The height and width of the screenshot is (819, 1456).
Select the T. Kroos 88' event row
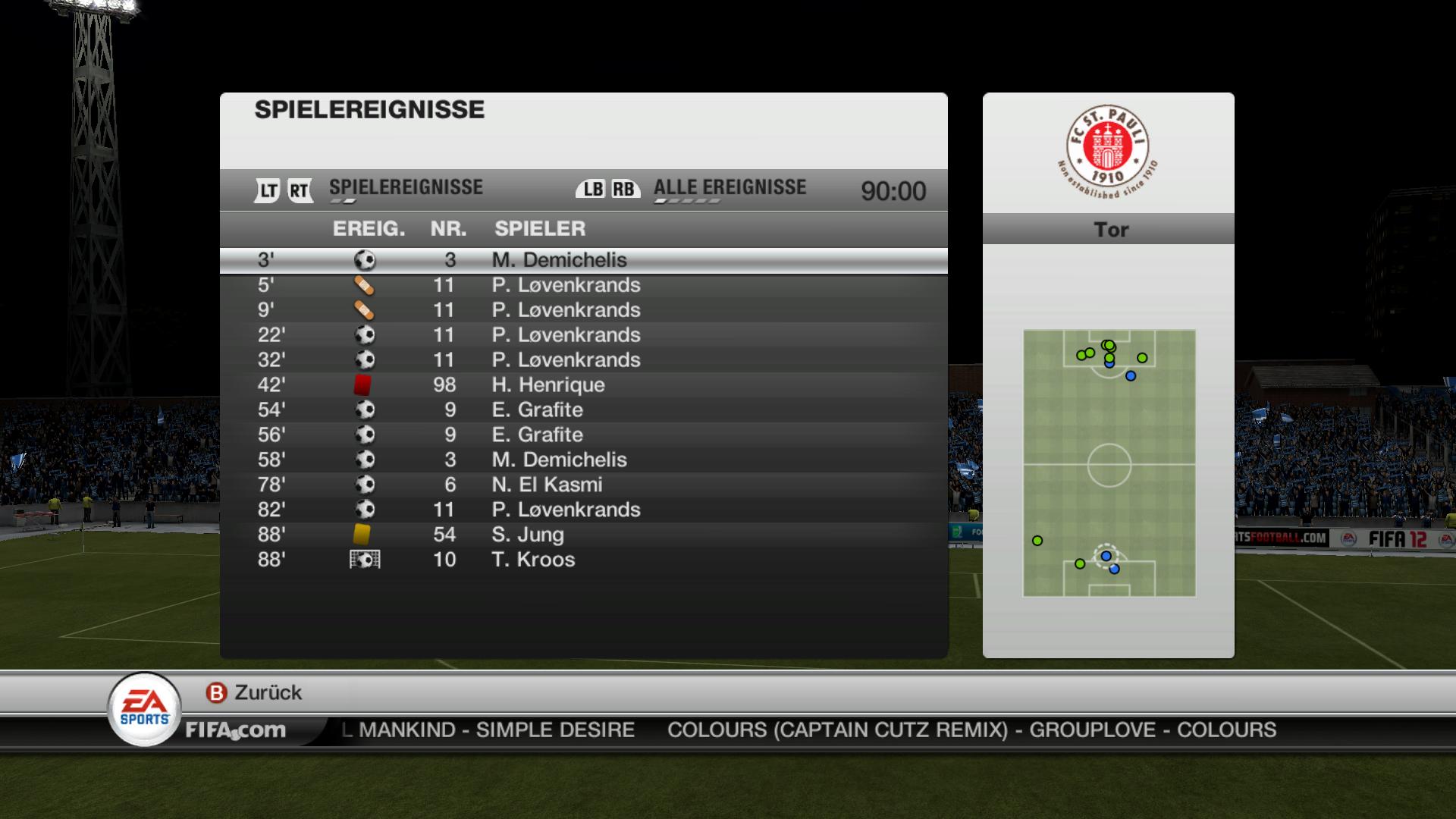[x=582, y=560]
